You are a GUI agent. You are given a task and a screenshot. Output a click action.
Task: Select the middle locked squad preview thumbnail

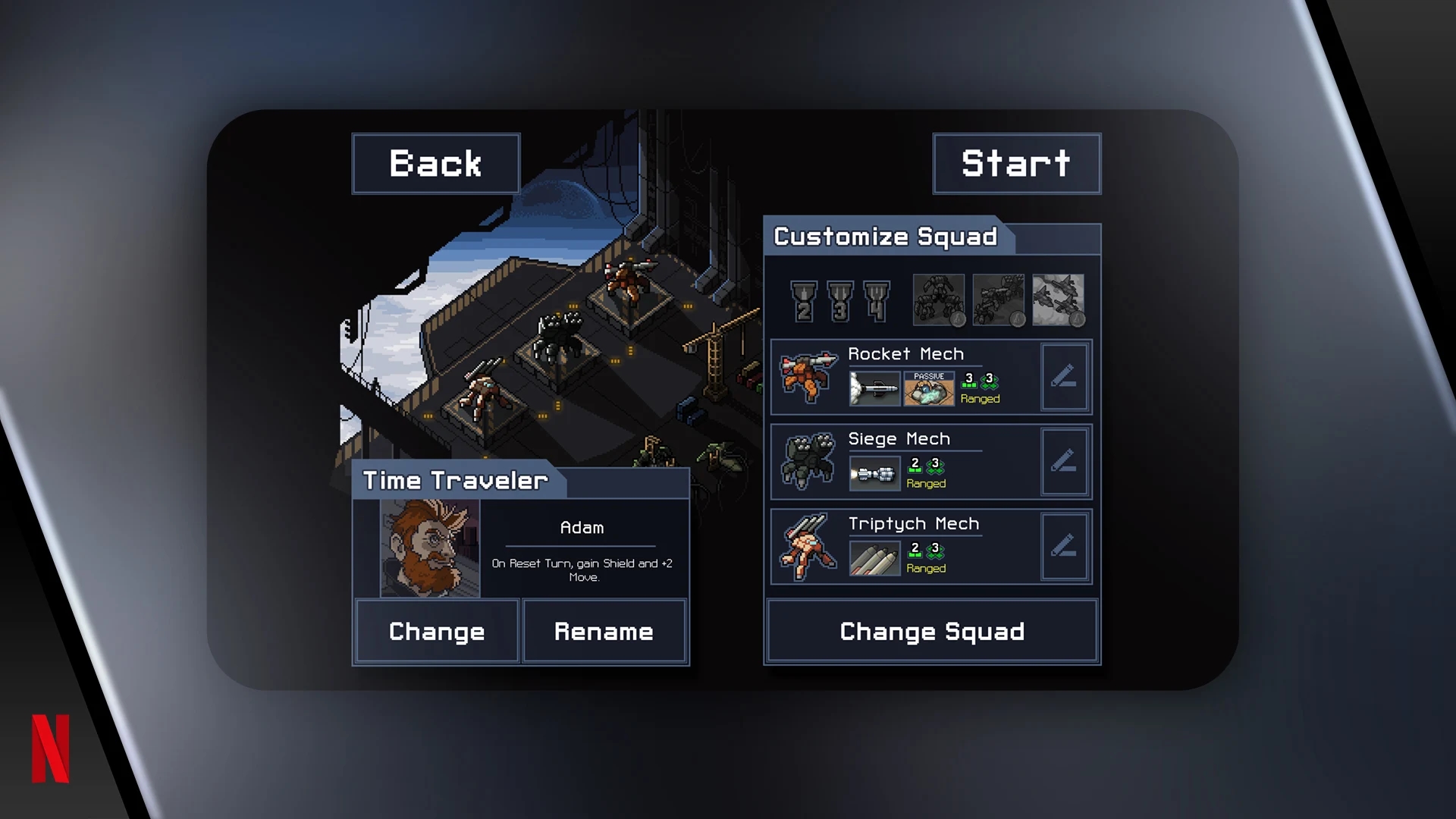tap(998, 300)
